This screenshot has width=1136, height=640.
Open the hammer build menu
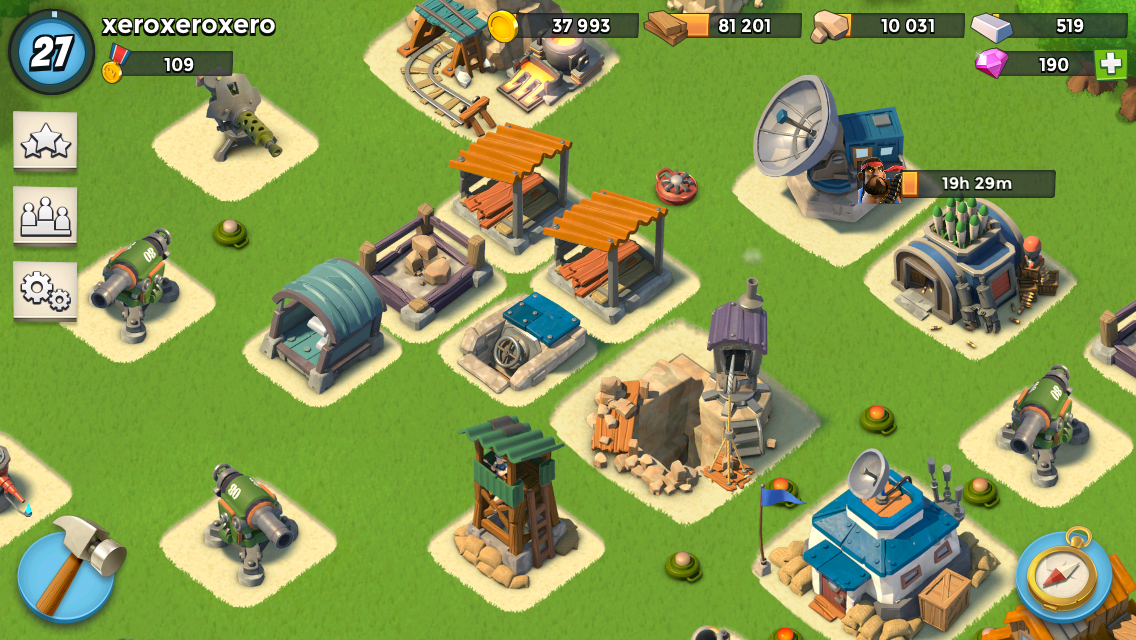click(x=66, y=573)
